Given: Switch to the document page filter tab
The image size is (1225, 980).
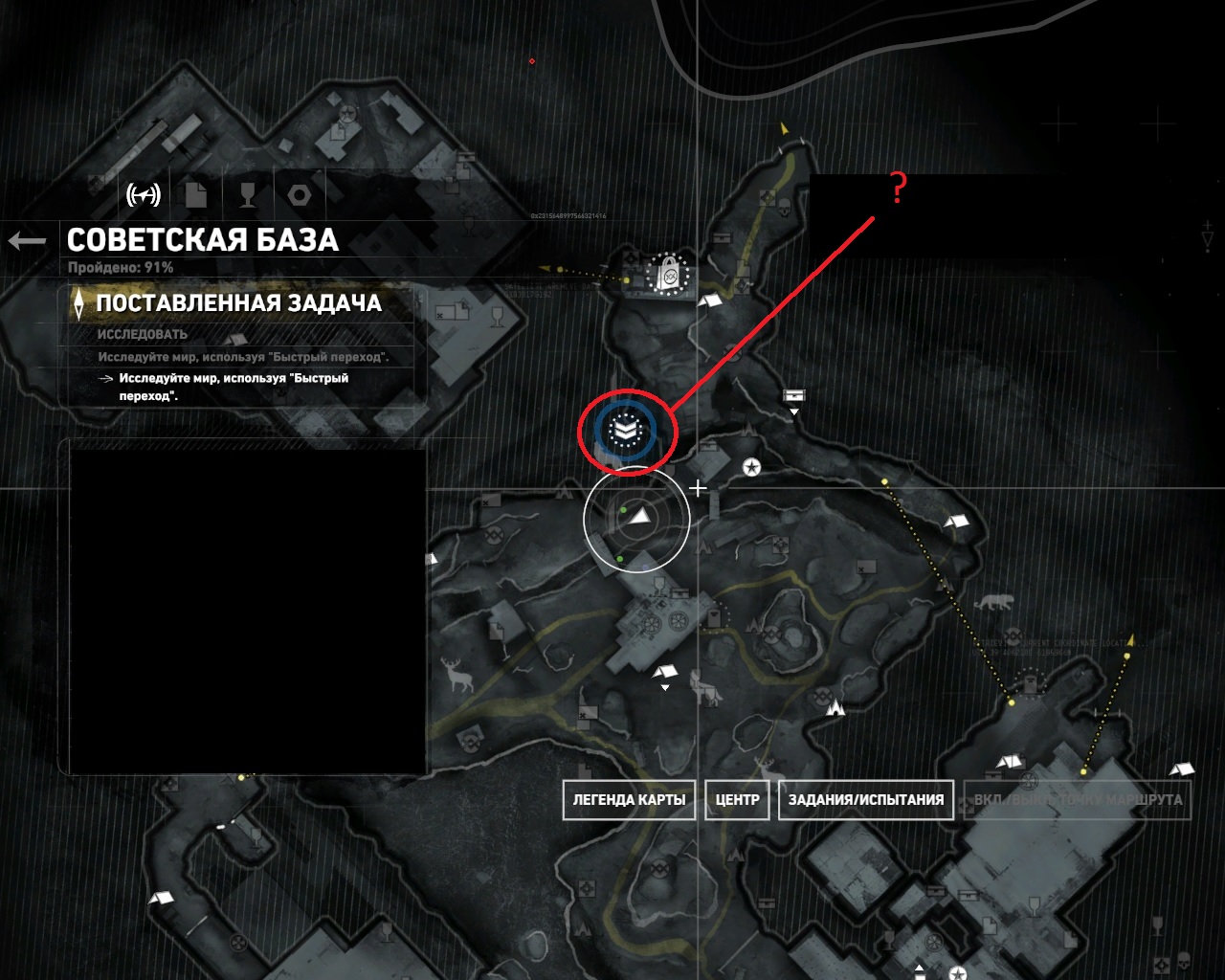Looking at the screenshot, I should click(196, 195).
